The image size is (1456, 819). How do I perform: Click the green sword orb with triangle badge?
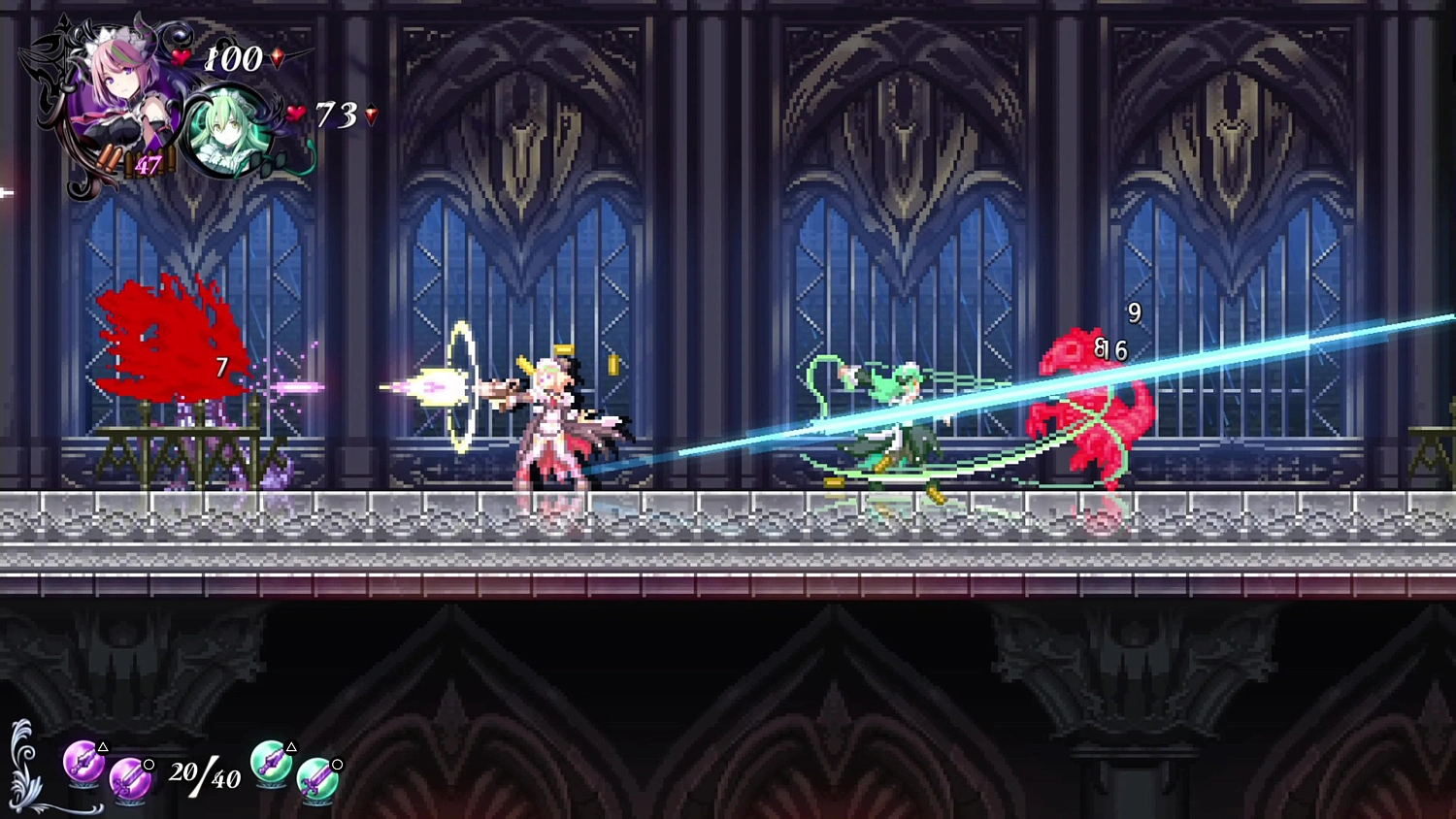(x=270, y=762)
